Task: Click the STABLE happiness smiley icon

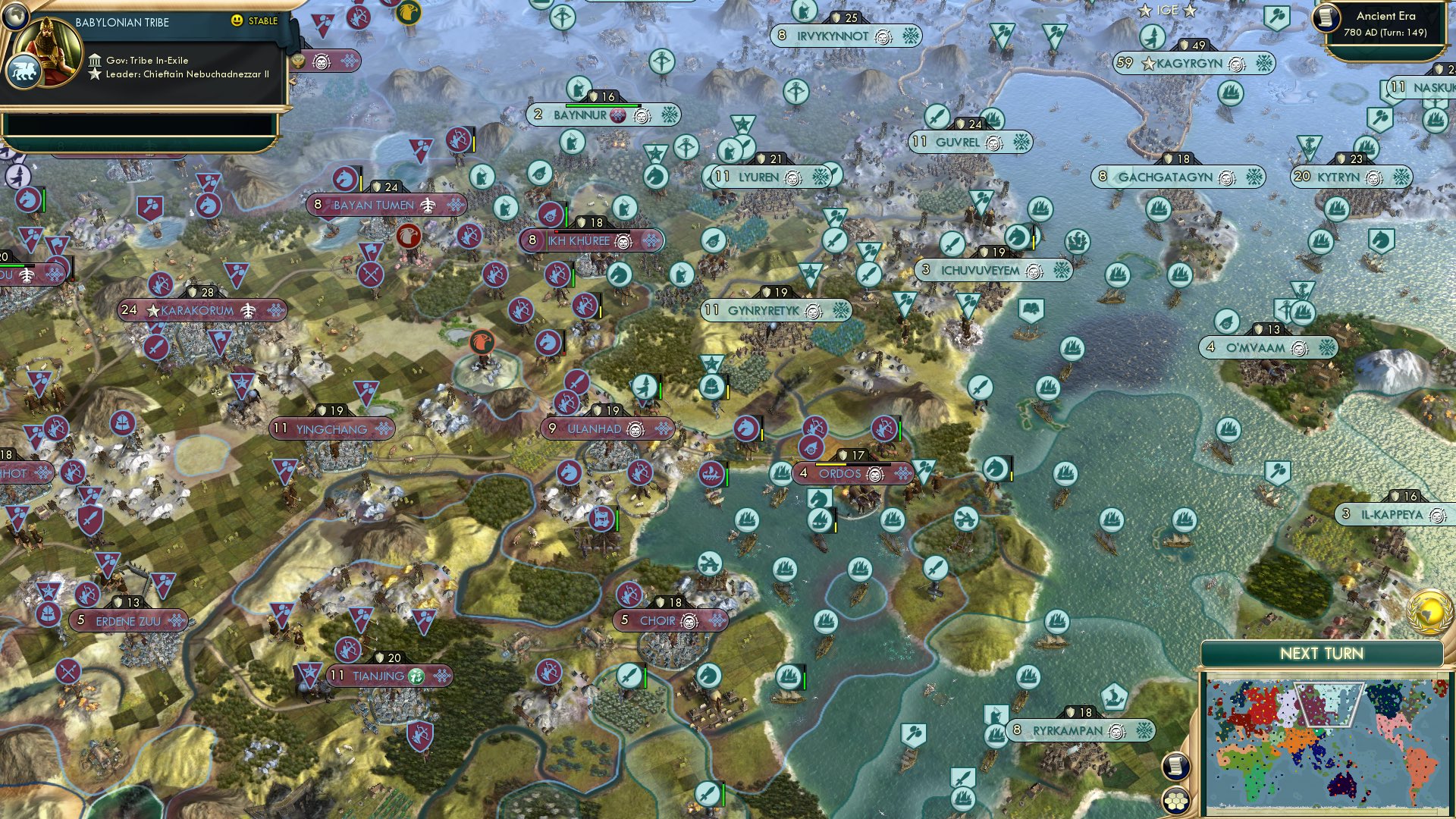Action: click(237, 22)
